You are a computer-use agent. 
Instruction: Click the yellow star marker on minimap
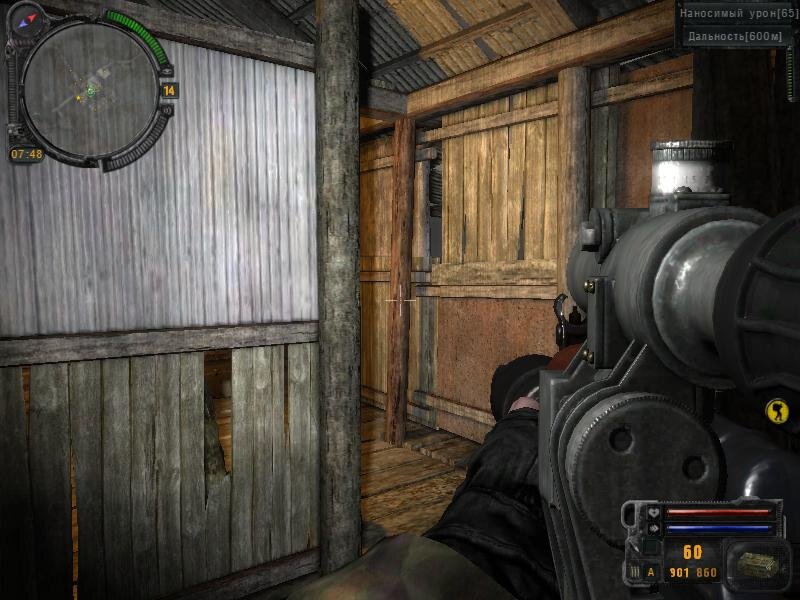pos(78,98)
